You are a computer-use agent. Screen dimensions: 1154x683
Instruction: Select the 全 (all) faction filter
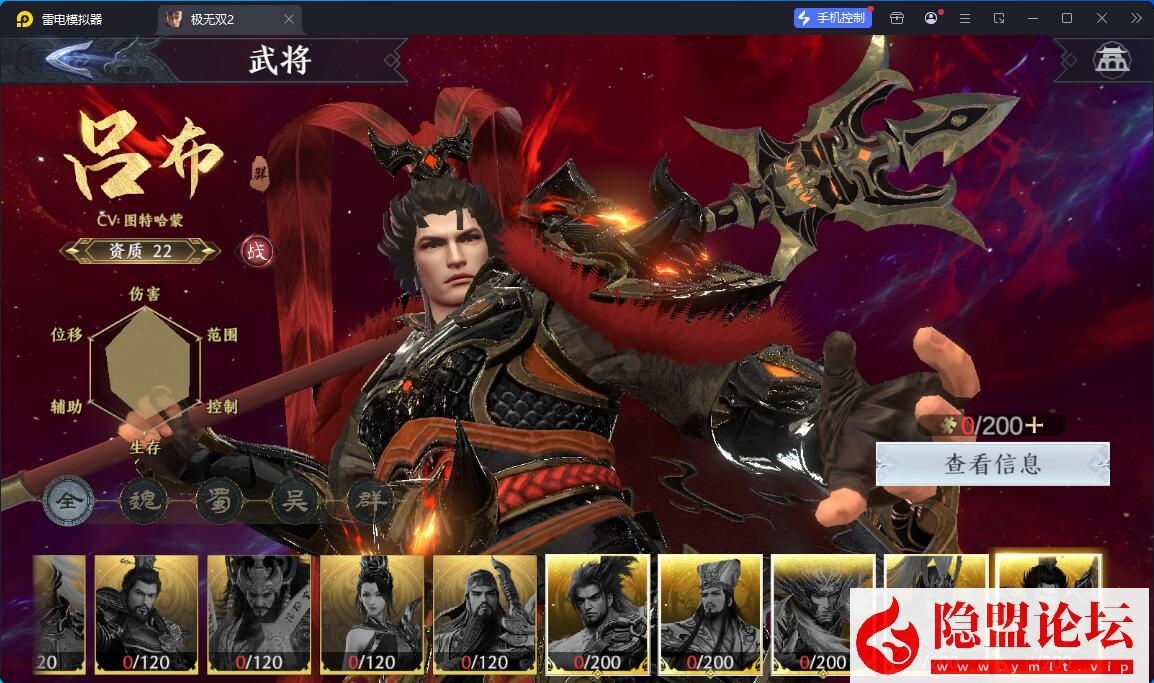68,501
